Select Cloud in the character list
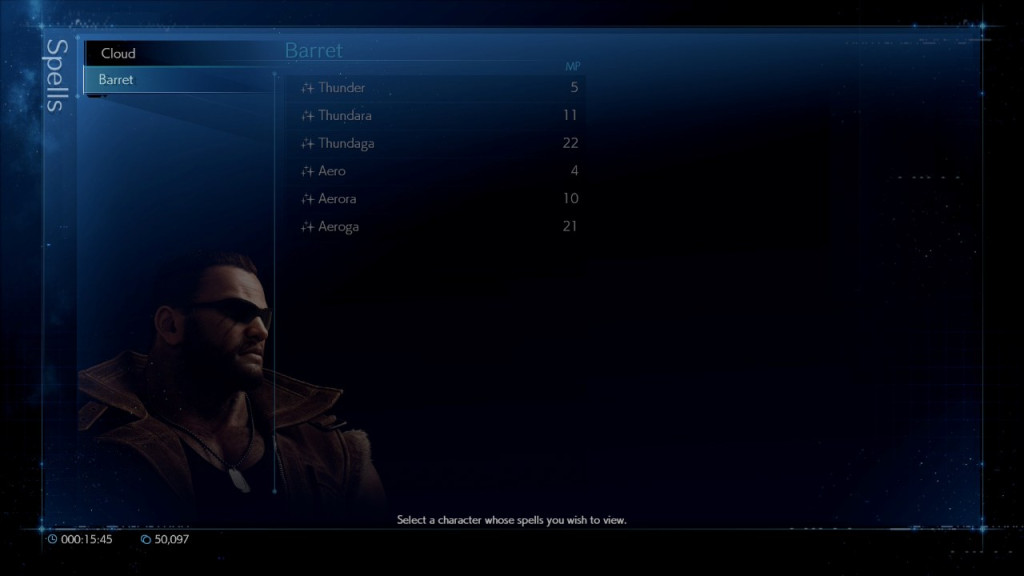Viewport: 1024px width, 576px height. [119, 53]
